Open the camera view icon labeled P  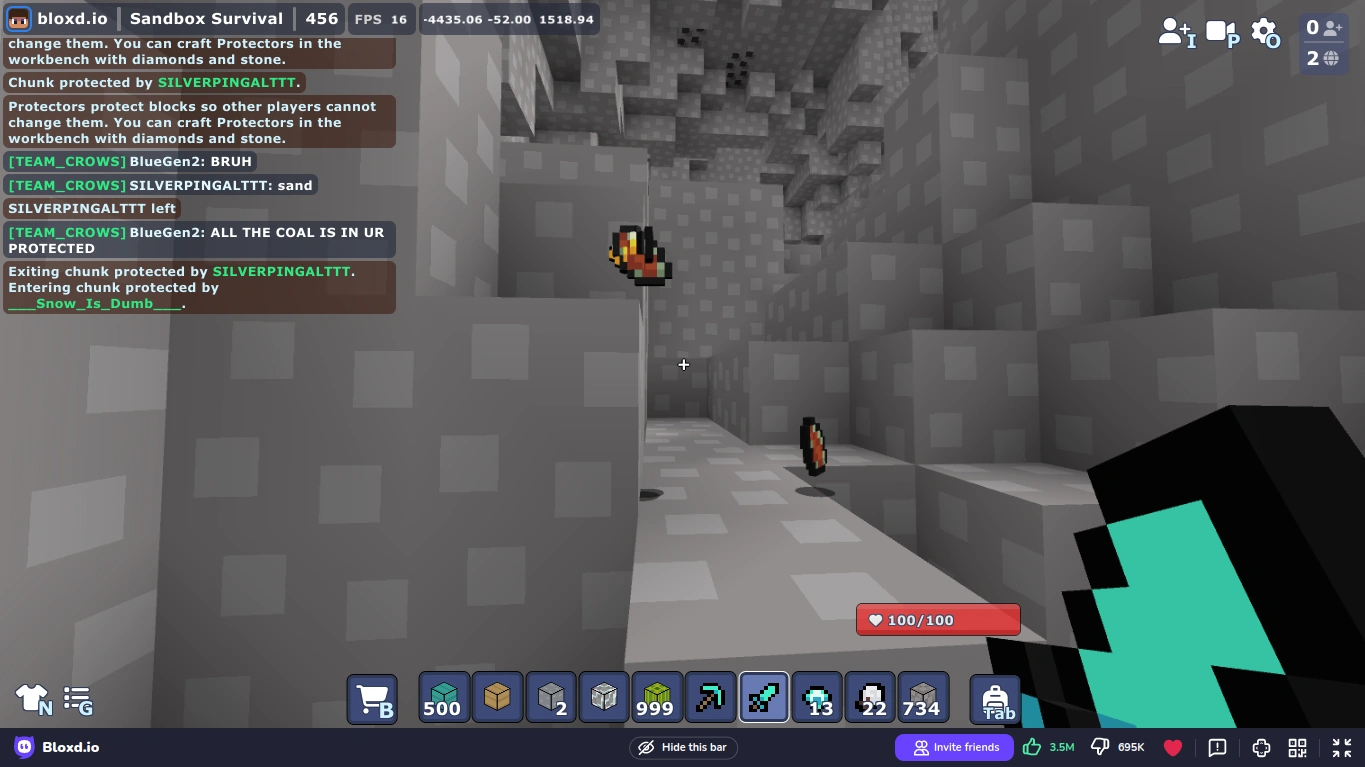click(1220, 30)
